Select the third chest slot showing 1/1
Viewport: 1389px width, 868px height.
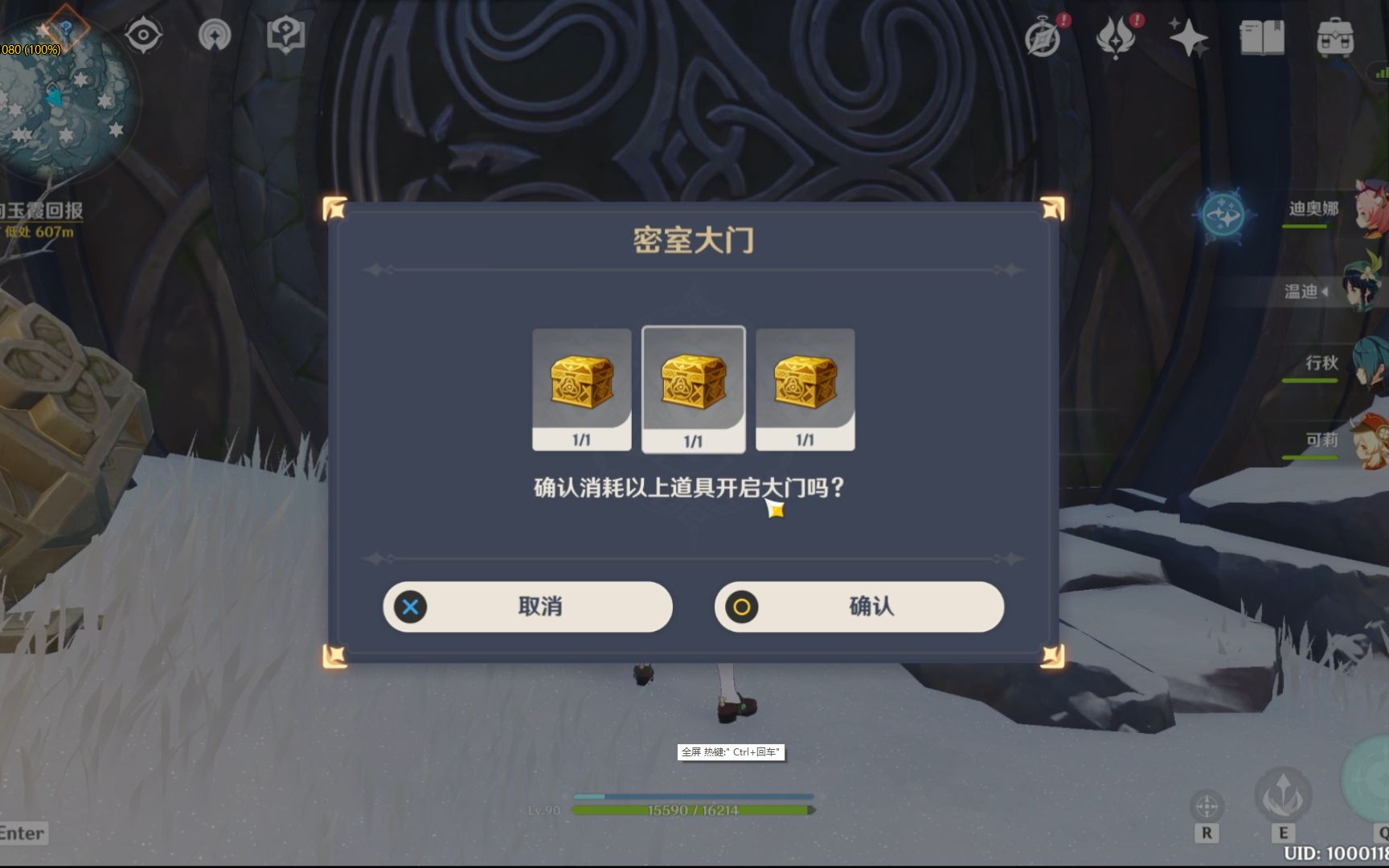click(x=805, y=386)
